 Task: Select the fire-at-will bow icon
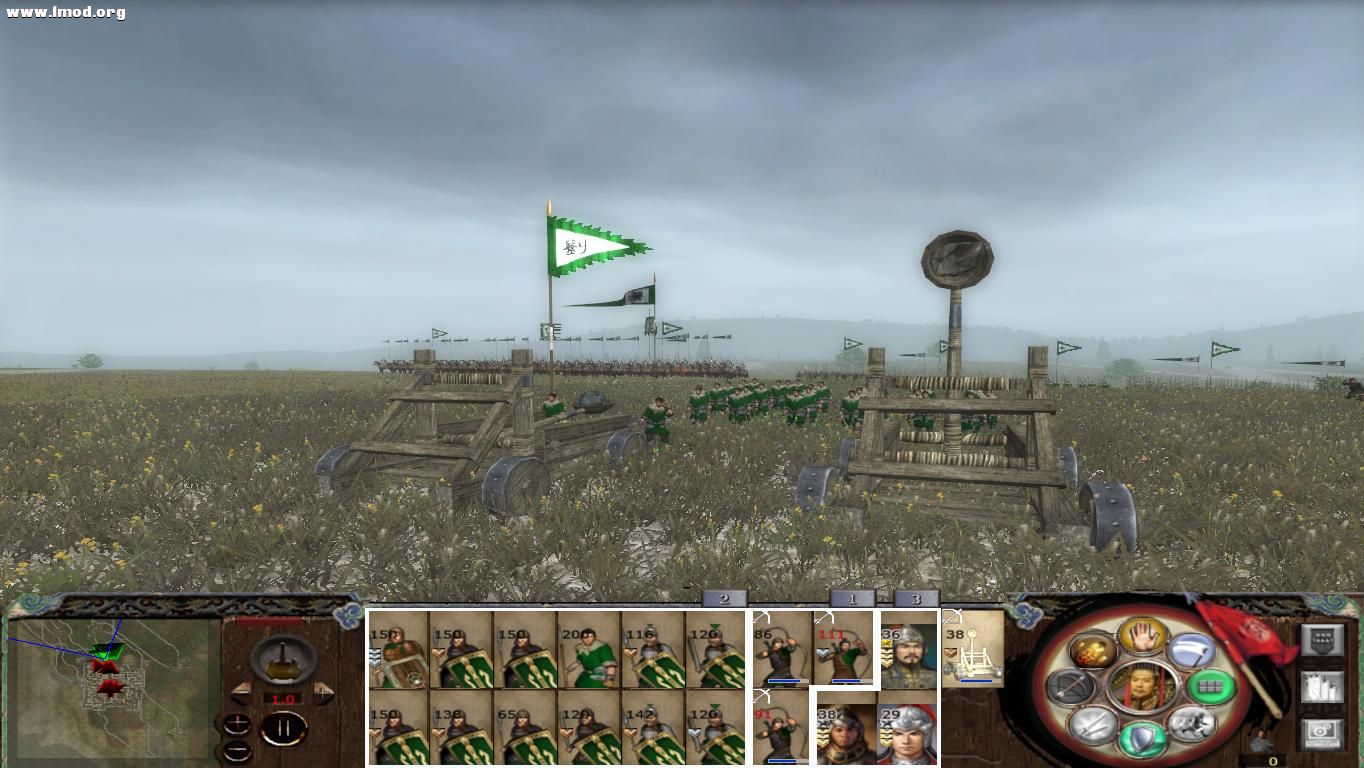pyautogui.click(x=1070, y=688)
